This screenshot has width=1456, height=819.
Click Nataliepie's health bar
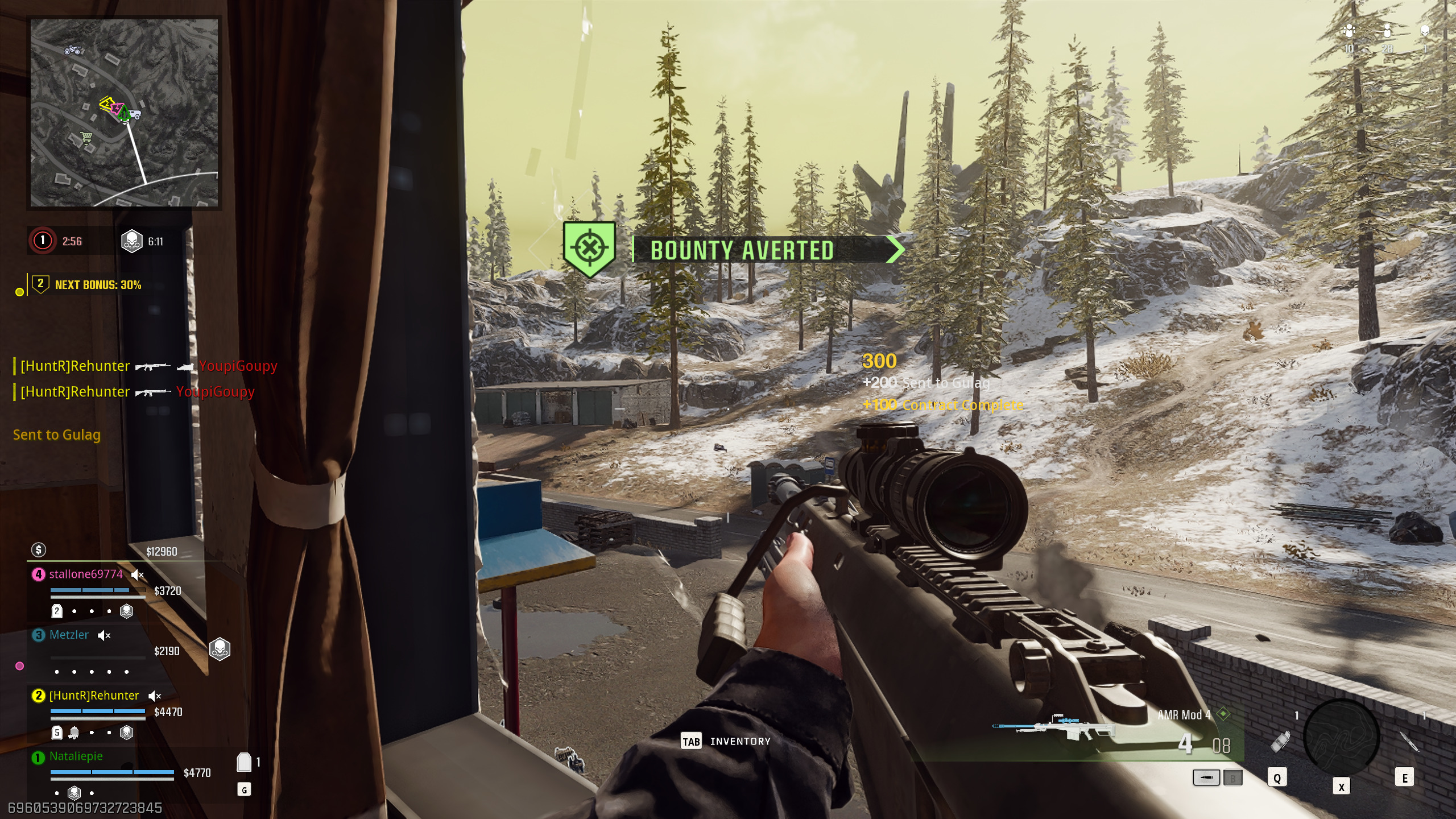tap(111, 772)
